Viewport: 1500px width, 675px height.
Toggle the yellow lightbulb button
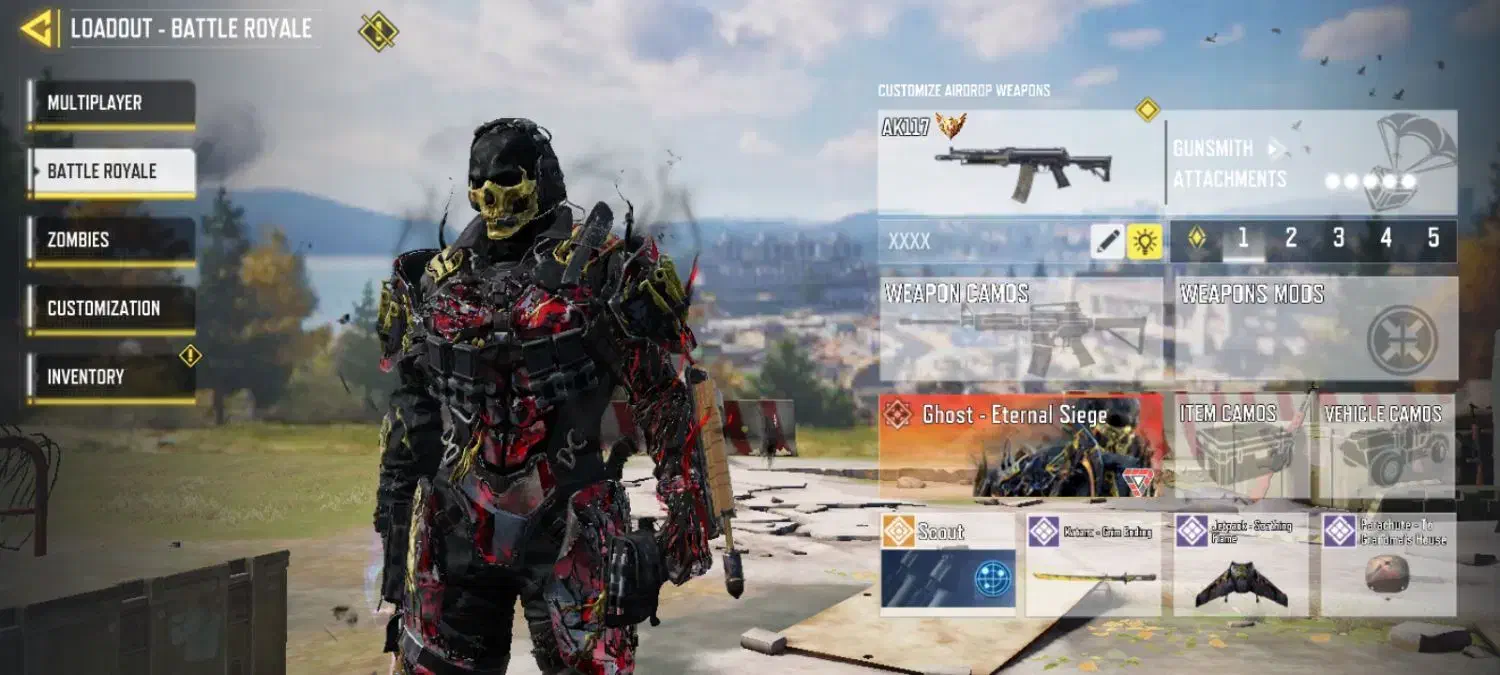1145,241
